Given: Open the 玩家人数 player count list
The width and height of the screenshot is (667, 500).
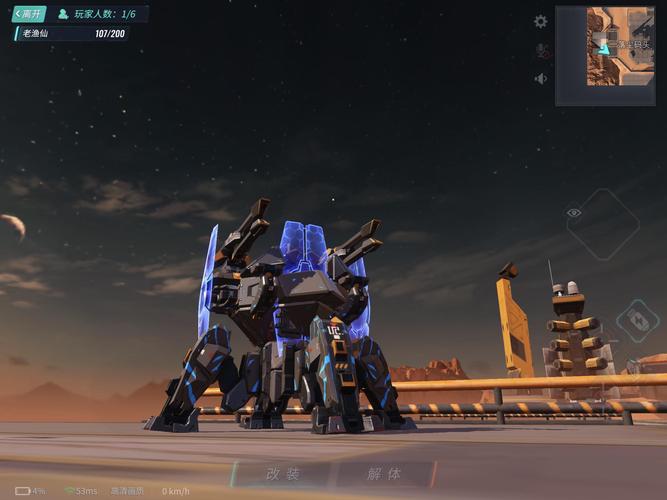Looking at the screenshot, I should point(98,14).
